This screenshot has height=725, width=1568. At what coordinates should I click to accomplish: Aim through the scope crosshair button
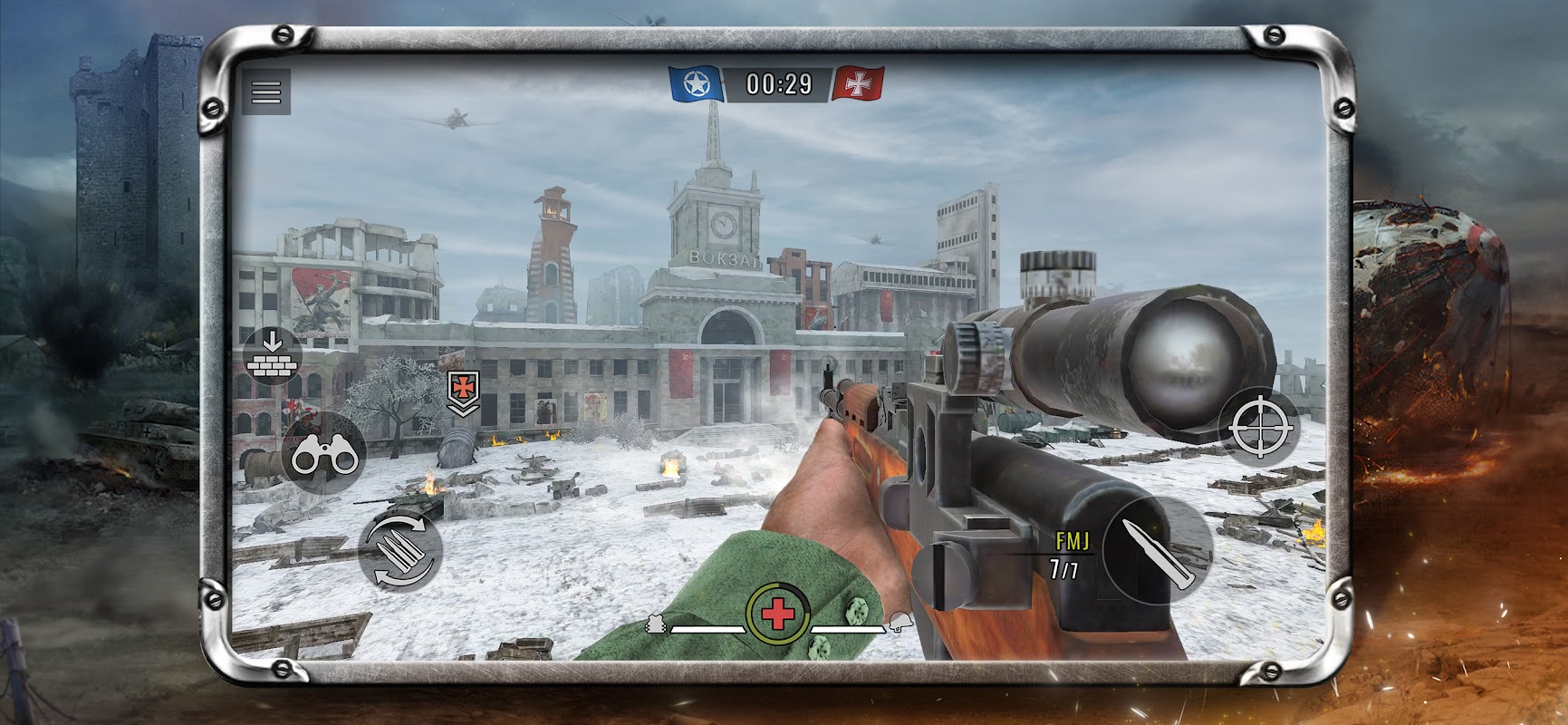(x=1259, y=426)
